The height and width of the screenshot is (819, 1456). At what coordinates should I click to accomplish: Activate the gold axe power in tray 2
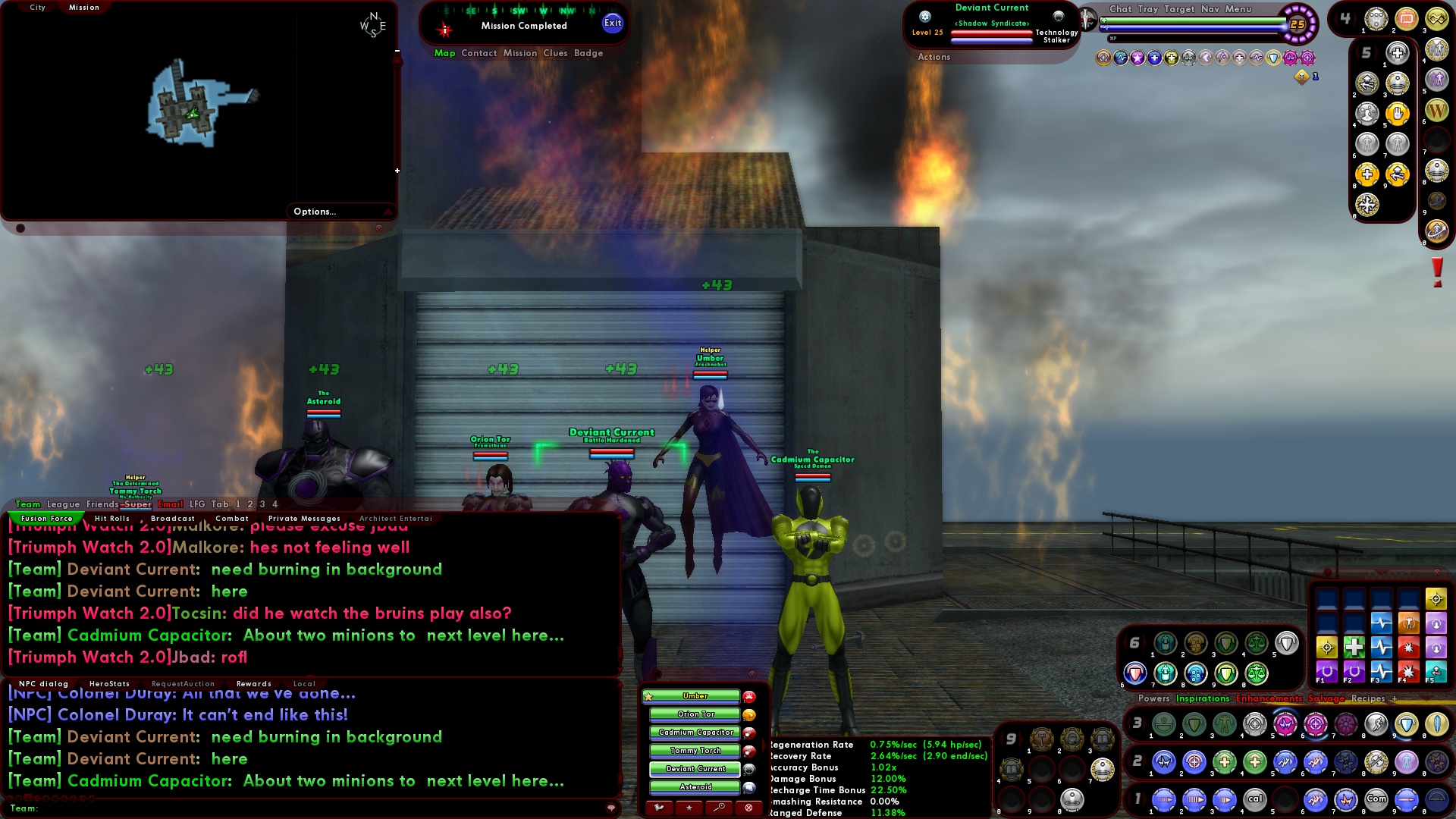tap(1376, 762)
